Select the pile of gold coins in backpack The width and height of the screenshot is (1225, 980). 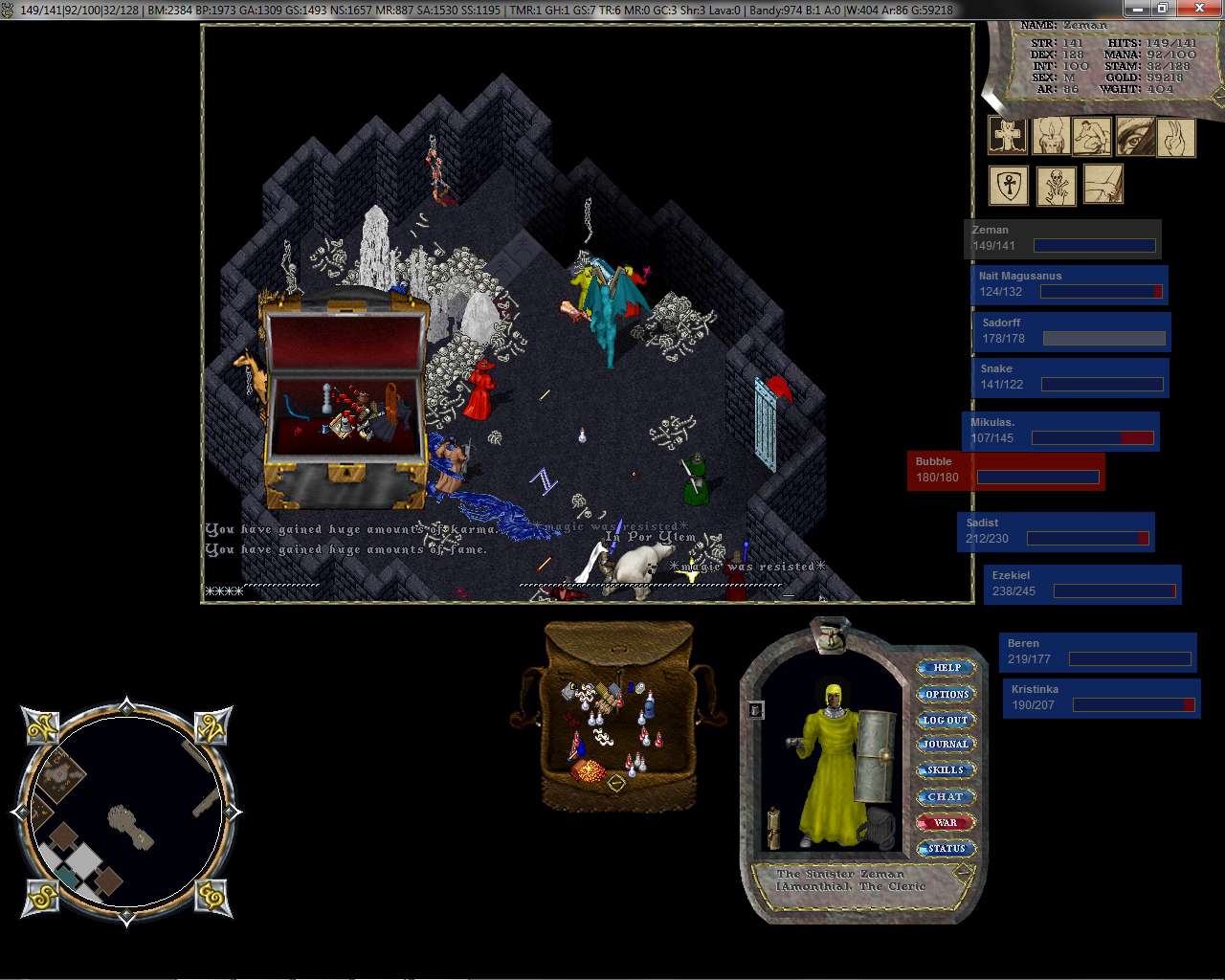click(x=588, y=770)
